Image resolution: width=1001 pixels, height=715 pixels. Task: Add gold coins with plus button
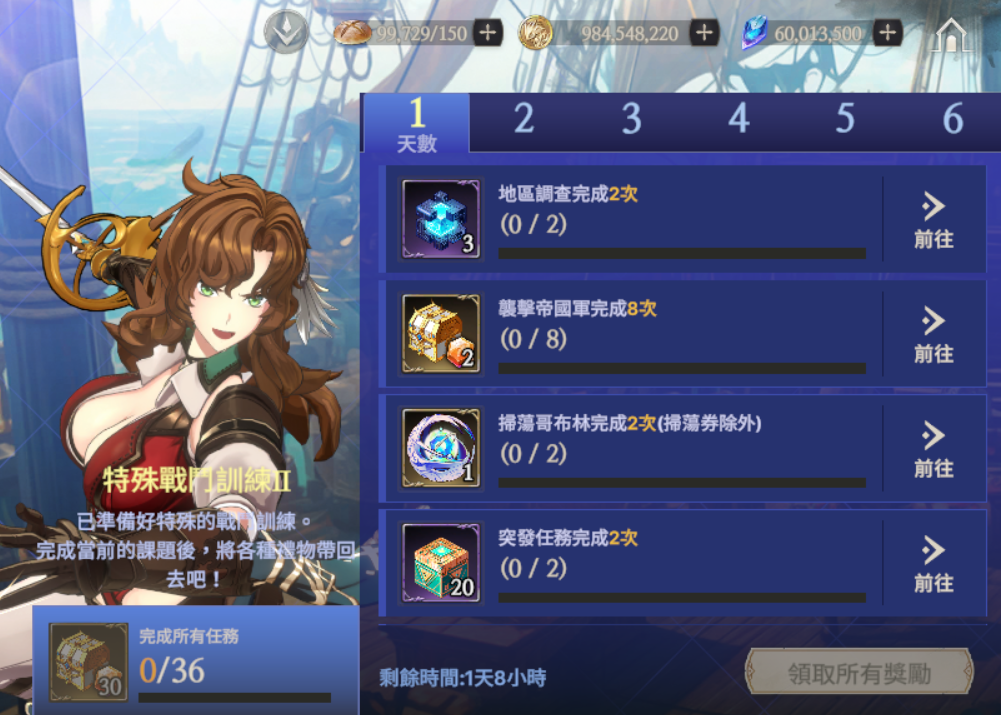coord(704,33)
